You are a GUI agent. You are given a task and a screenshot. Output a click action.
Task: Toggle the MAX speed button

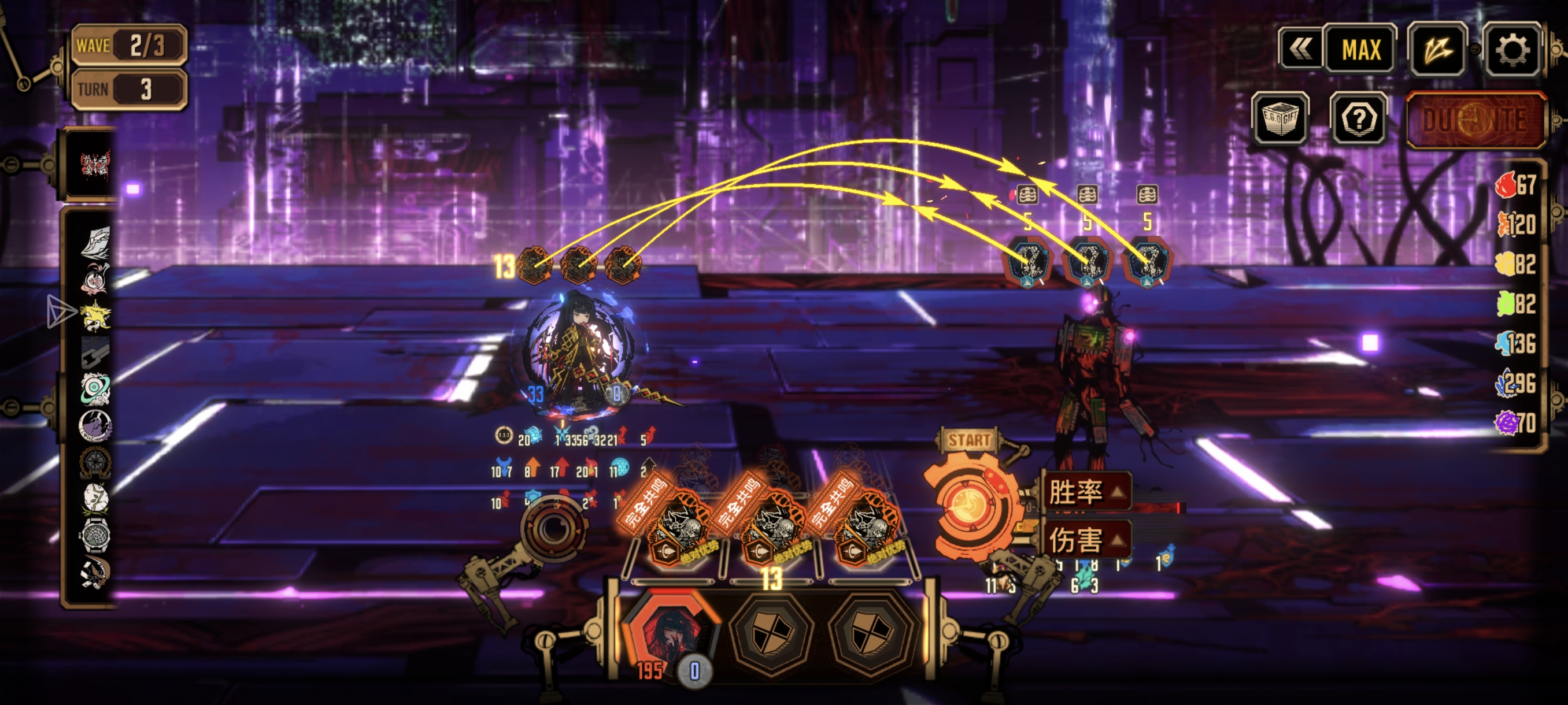click(1360, 49)
